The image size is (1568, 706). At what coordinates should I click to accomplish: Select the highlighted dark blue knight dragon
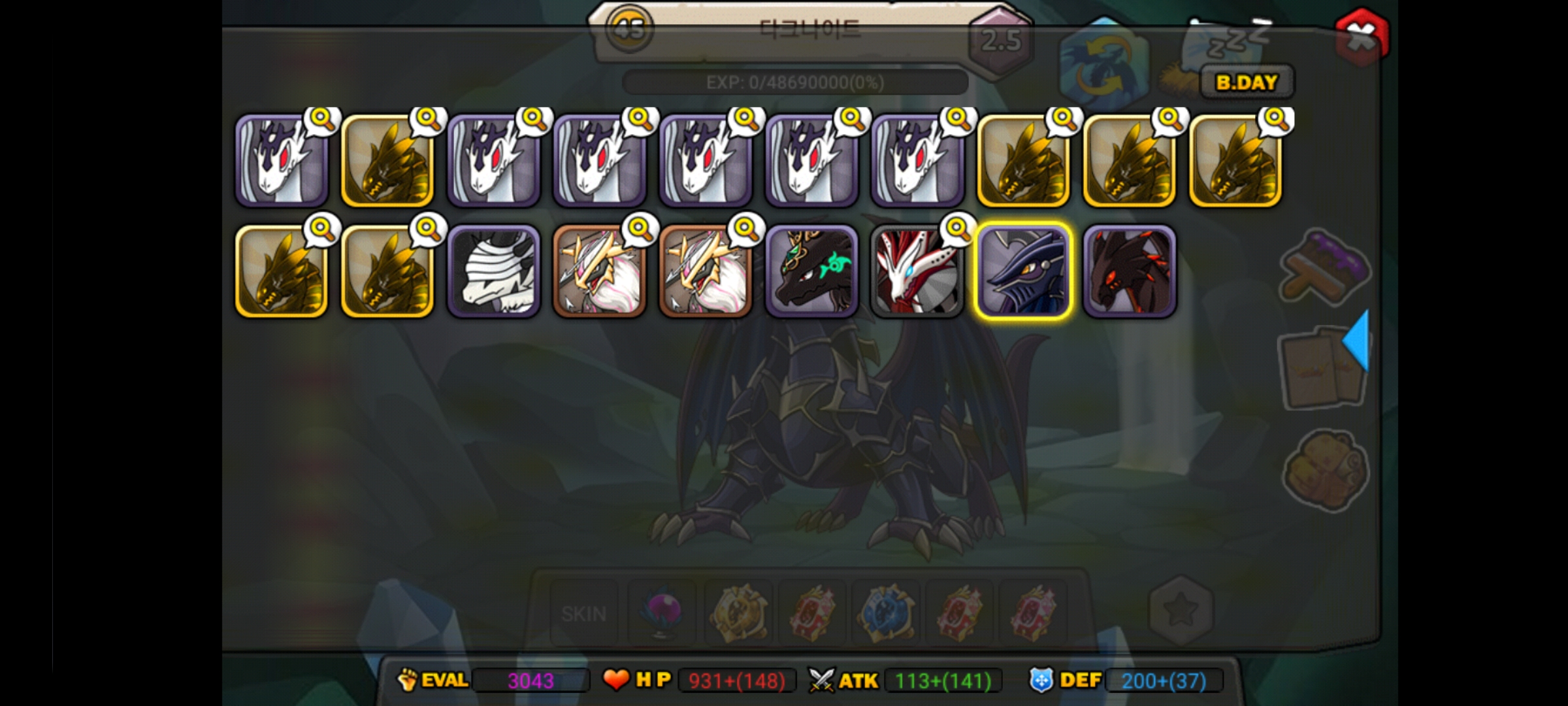point(1023,271)
